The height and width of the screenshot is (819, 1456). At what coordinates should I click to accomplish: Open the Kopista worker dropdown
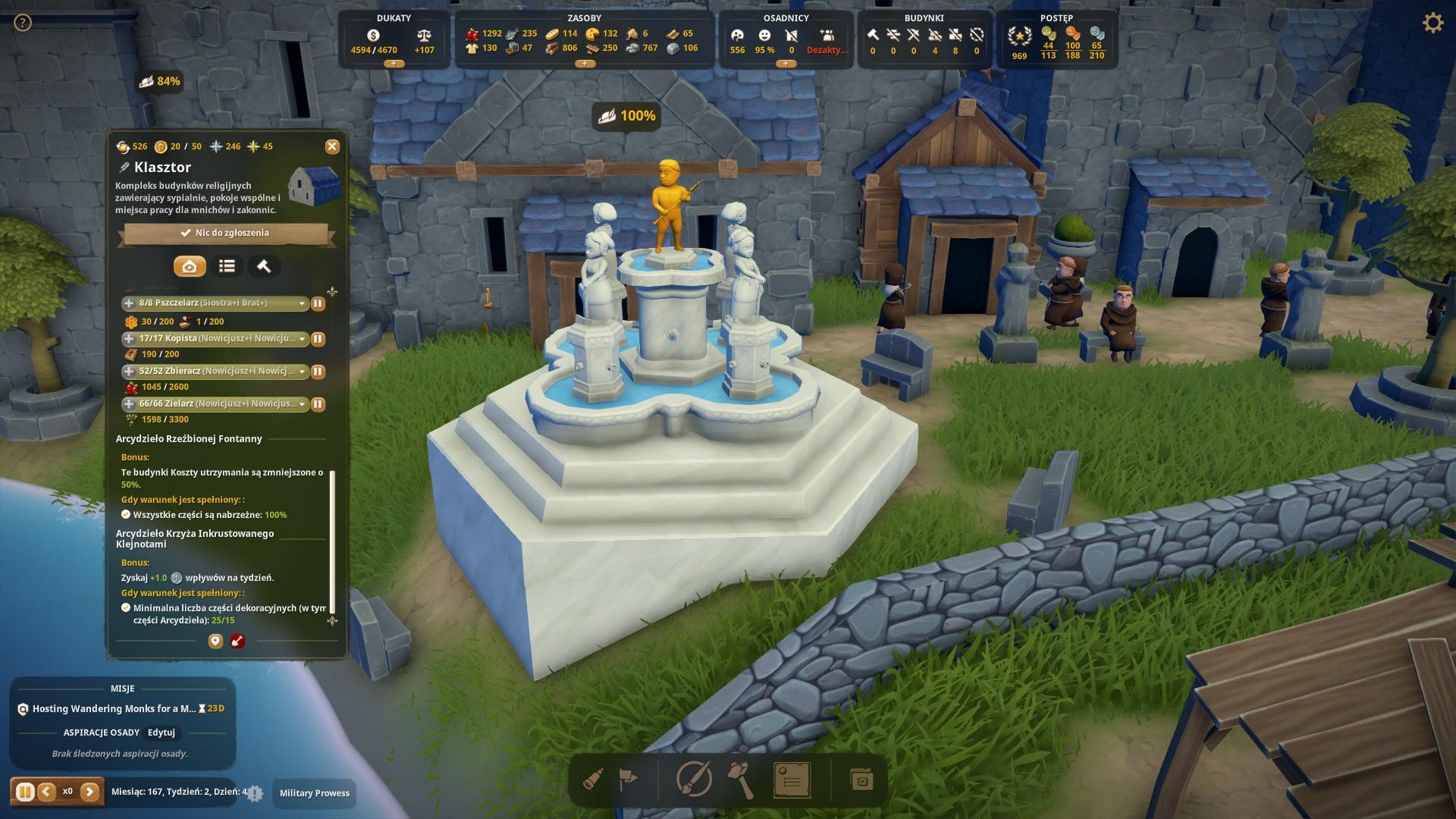(x=302, y=339)
